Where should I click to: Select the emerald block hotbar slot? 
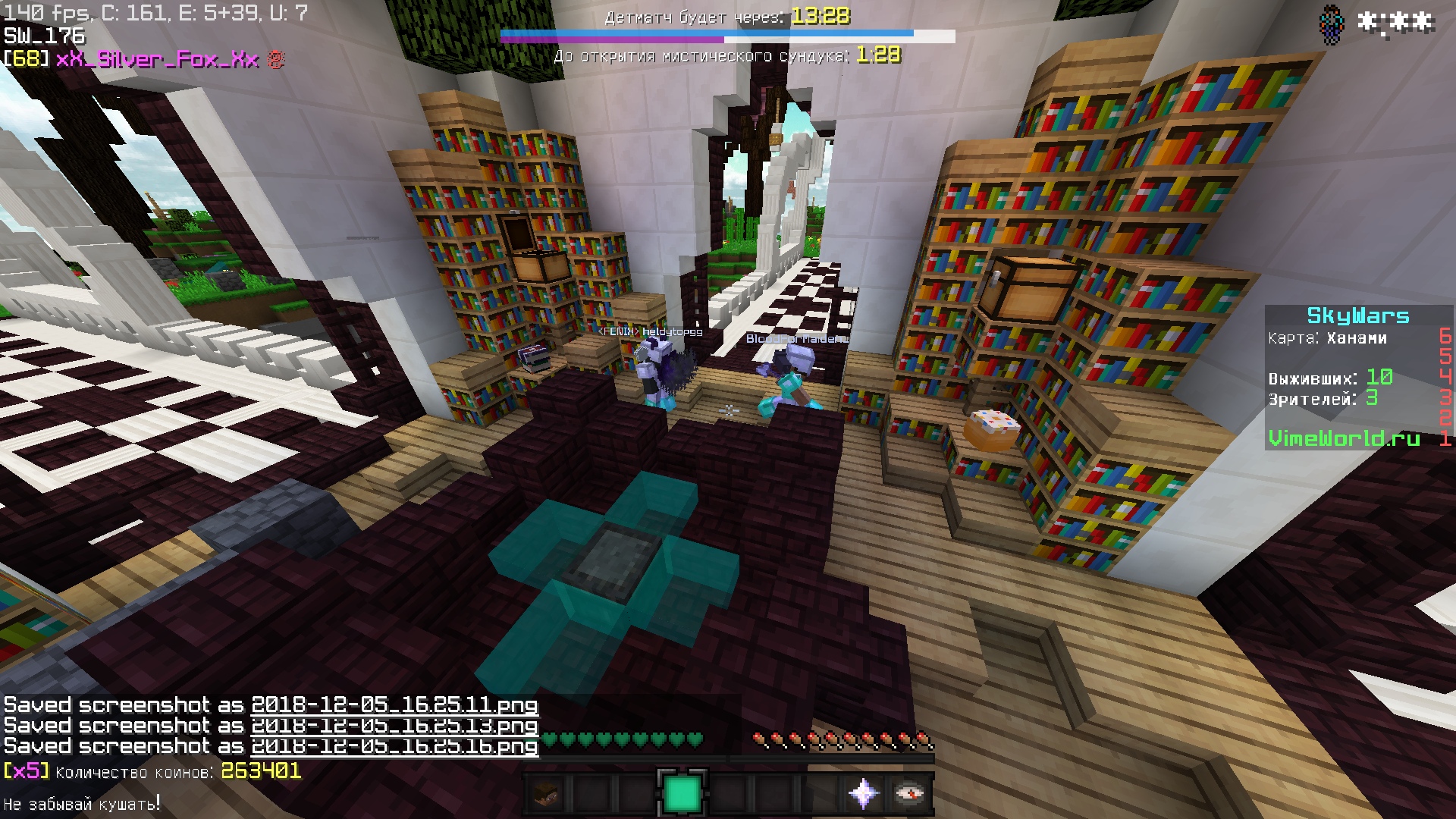click(682, 794)
